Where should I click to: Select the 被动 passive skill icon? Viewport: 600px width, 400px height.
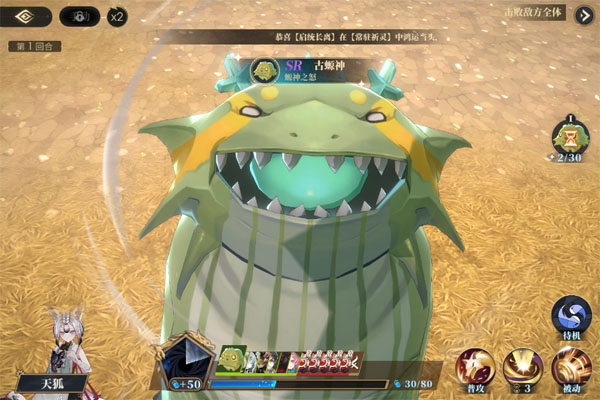(x=572, y=368)
